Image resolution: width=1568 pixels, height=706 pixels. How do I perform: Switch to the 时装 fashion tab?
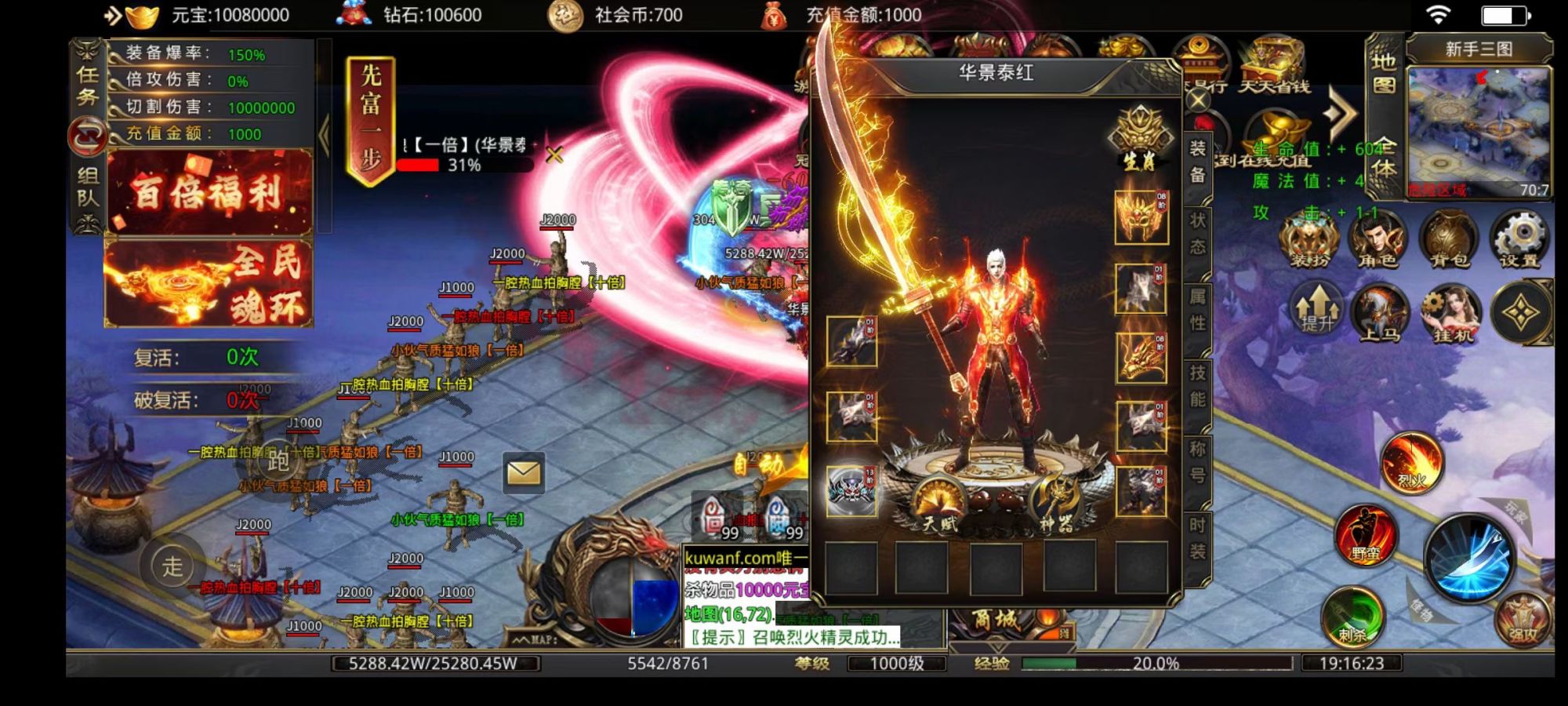pyautogui.click(x=1198, y=537)
